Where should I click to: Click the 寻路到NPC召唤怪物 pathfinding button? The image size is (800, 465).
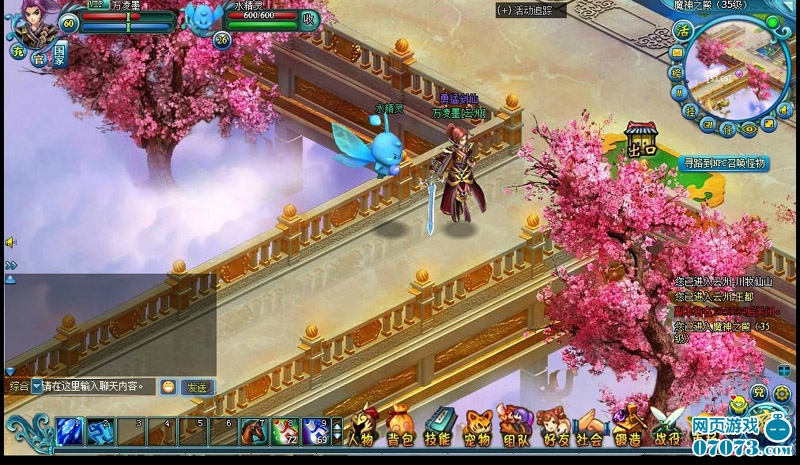pos(725,162)
